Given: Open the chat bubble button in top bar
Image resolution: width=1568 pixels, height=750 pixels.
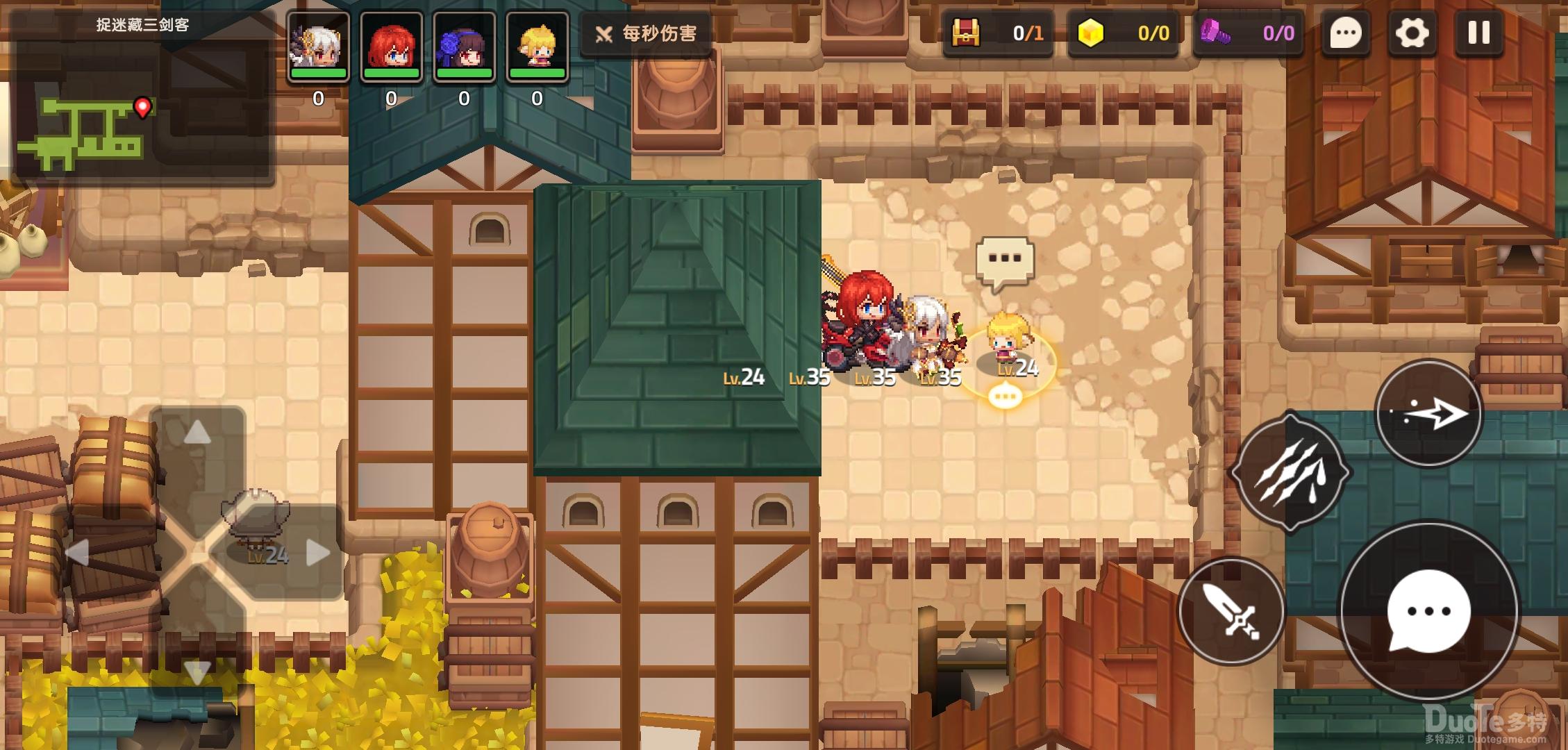Looking at the screenshot, I should point(1345,33).
